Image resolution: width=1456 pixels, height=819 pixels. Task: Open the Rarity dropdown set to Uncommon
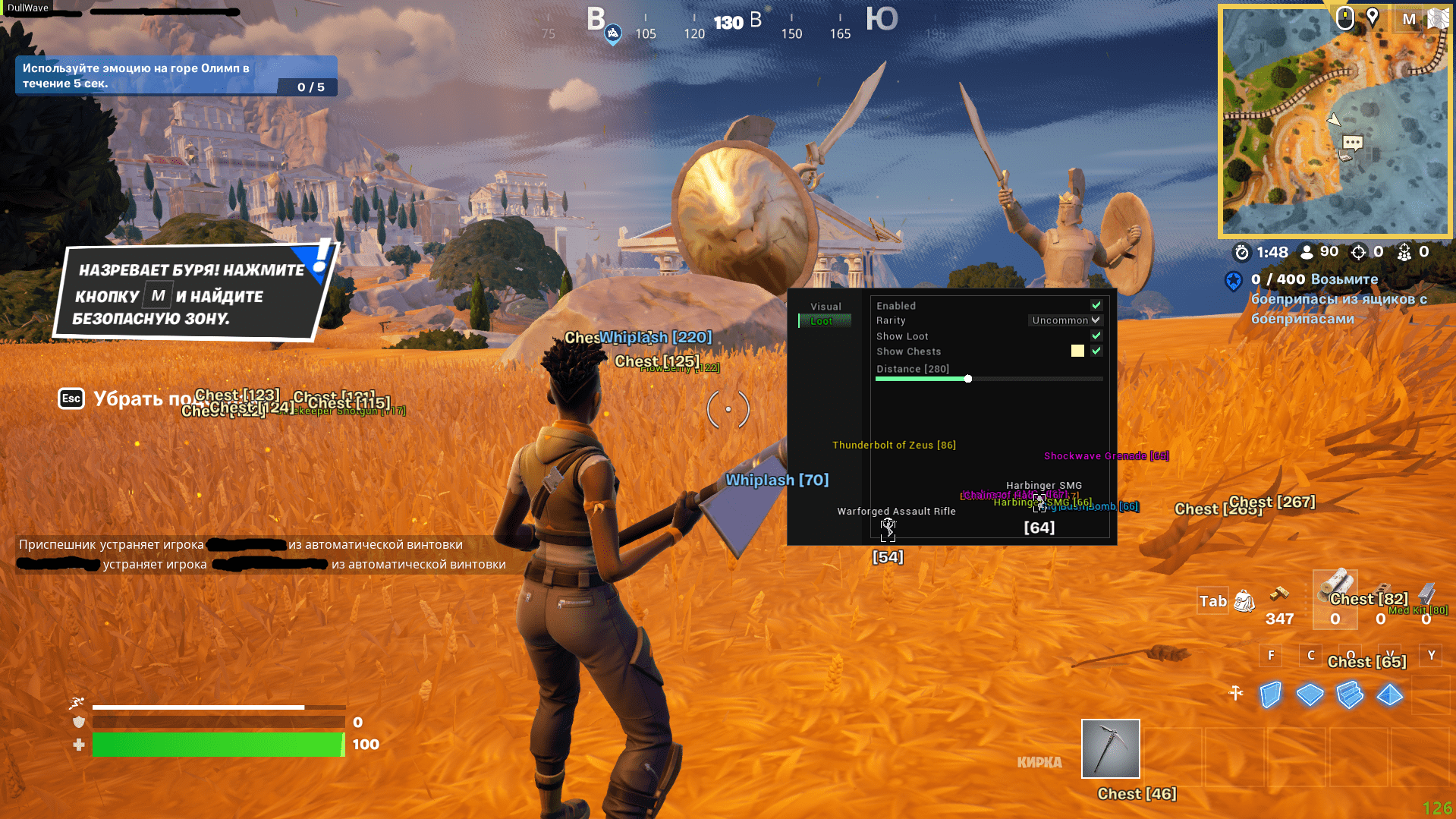1065,320
